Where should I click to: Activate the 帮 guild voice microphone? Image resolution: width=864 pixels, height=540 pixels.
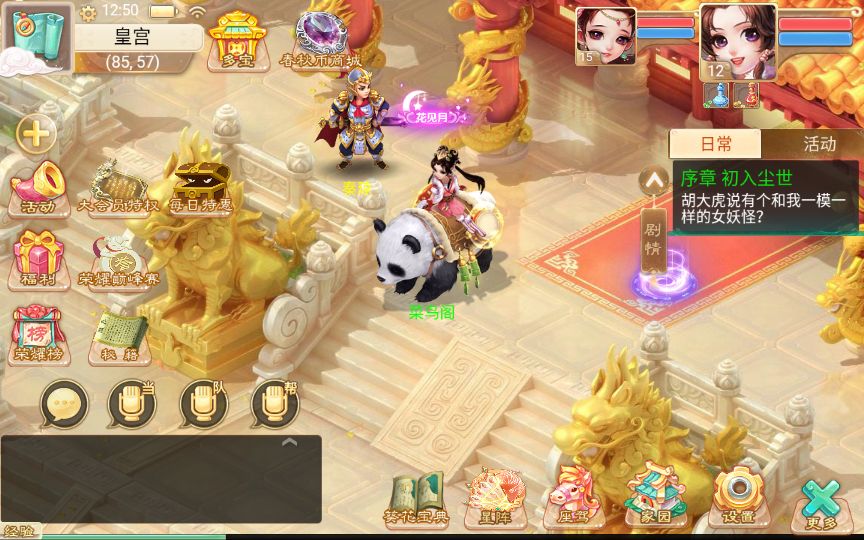[274, 405]
